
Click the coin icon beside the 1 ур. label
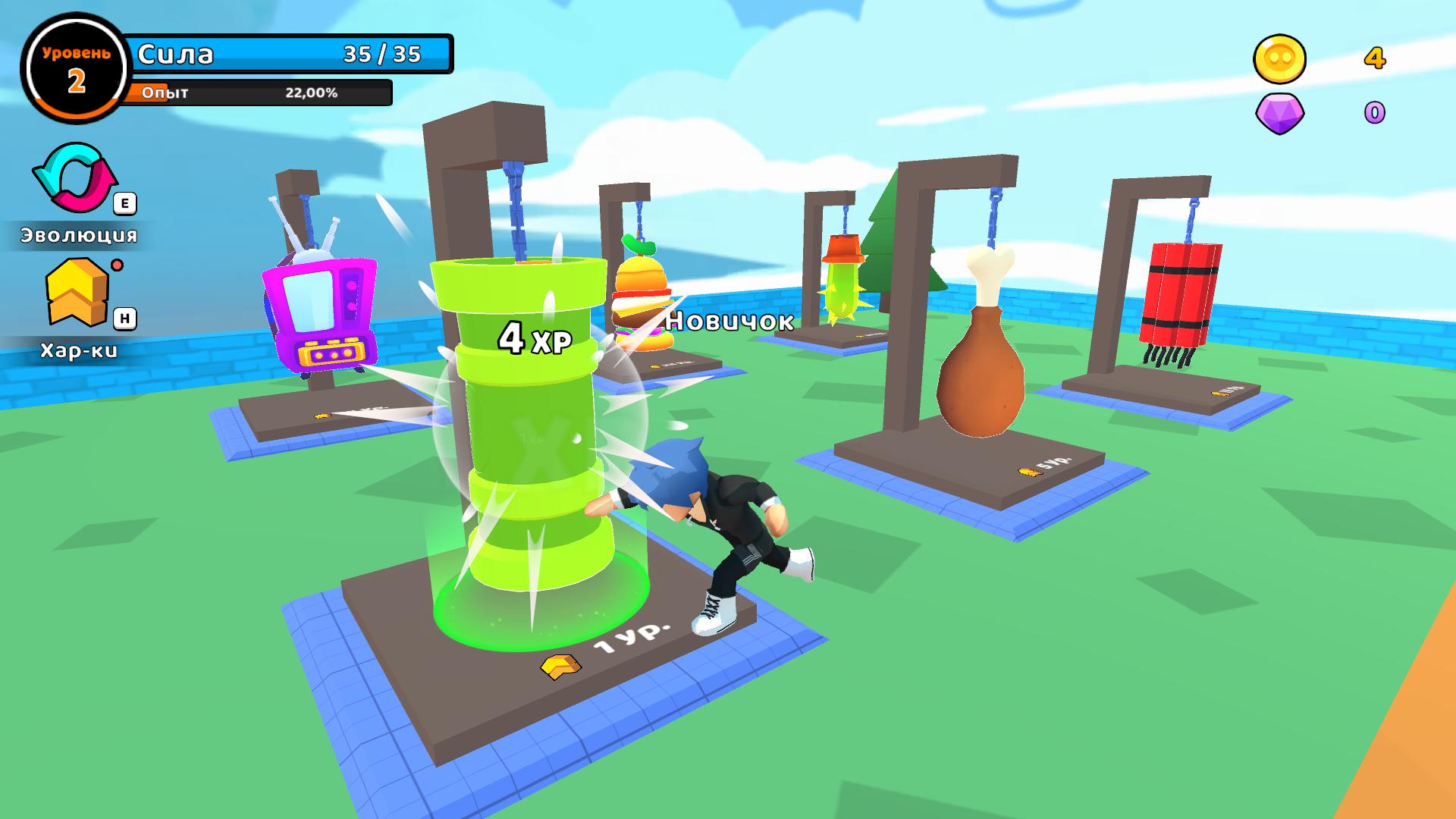560,667
